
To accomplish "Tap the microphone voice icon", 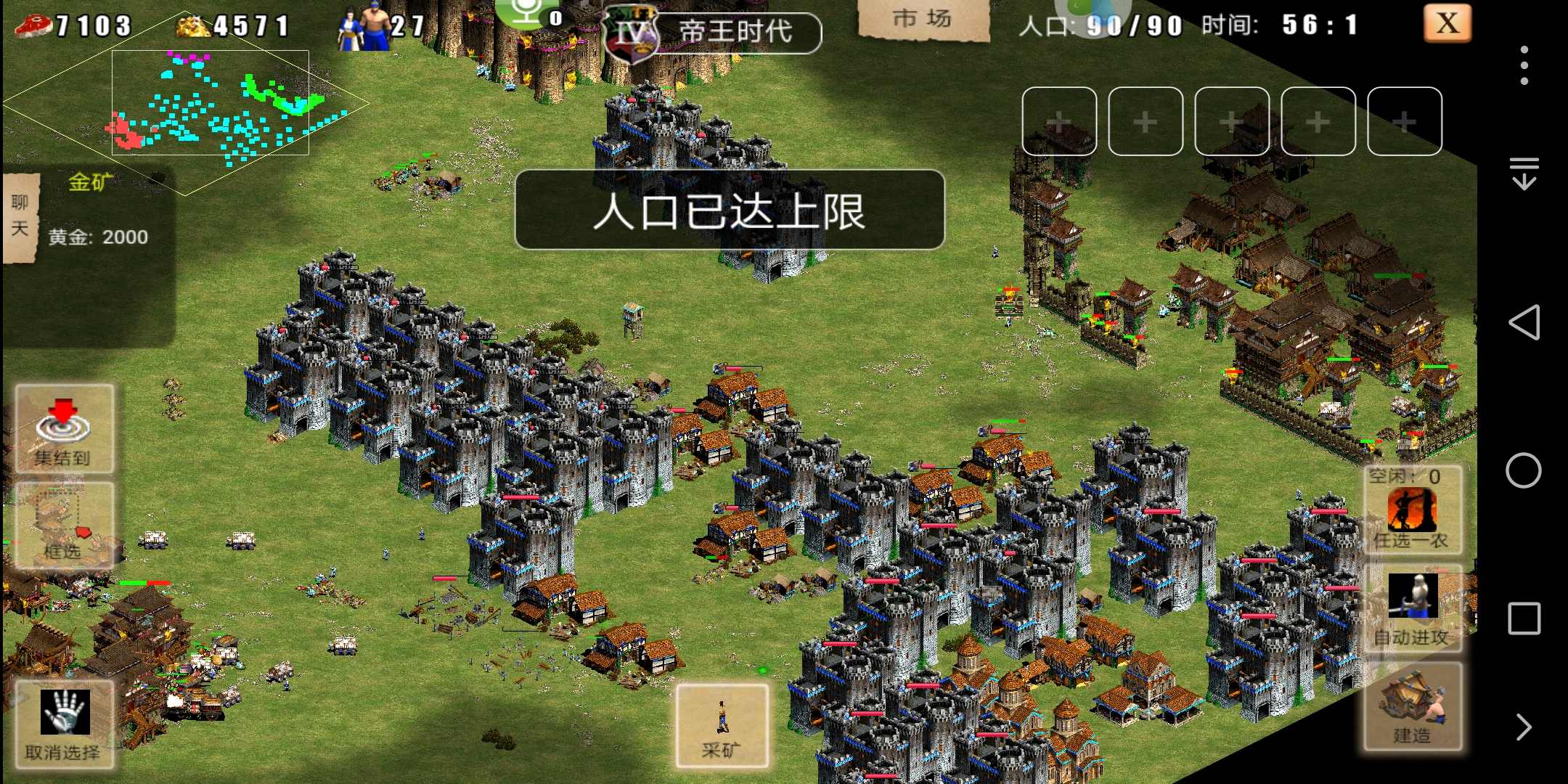I will point(528,12).
